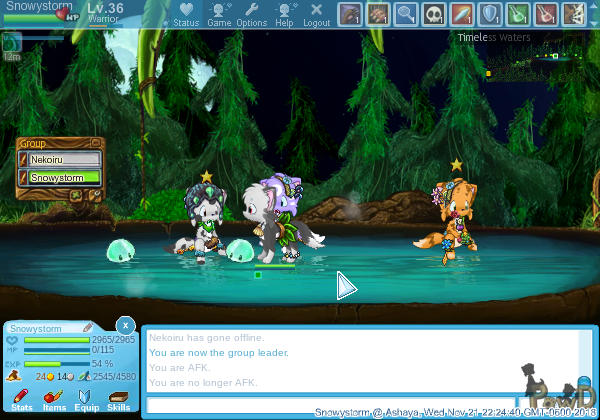Open the Items inventory
The image size is (600, 420).
[x=53, y=400]
